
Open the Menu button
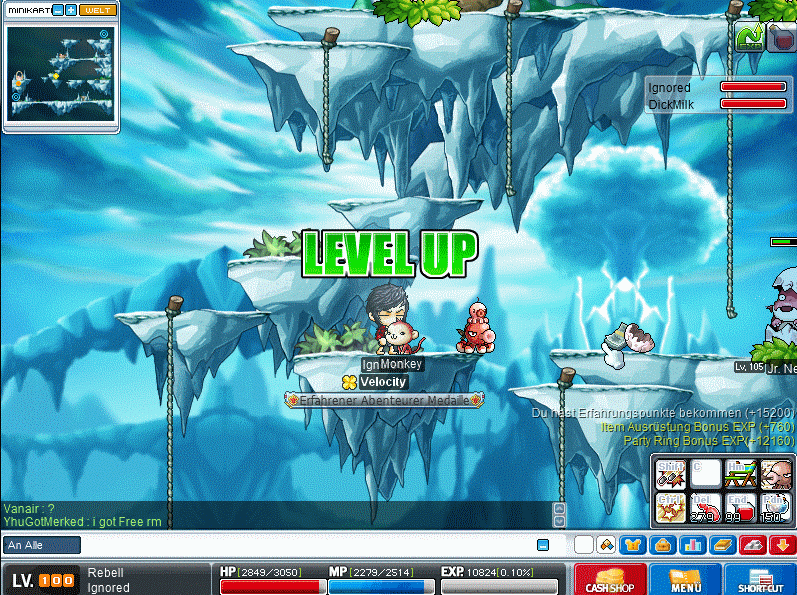pyautogui.click(x=685, y=580)
